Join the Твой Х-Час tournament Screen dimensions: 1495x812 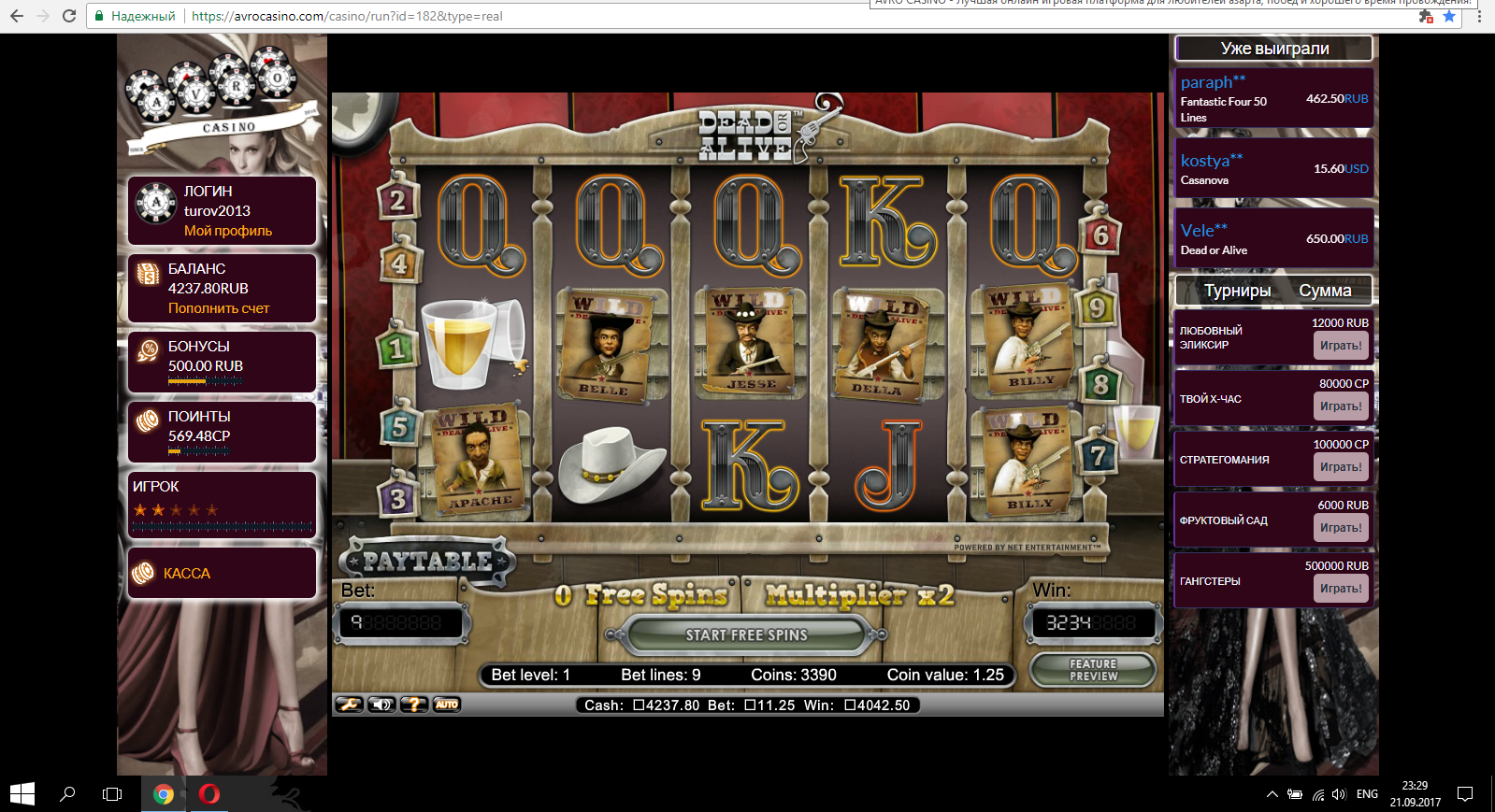click(1341, 406)
